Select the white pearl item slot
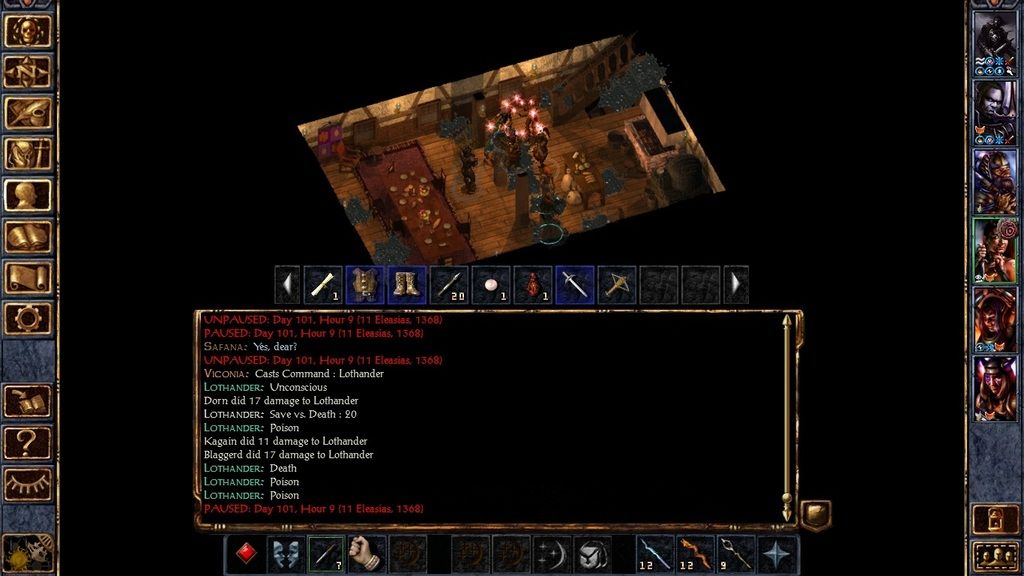The width and height of the screenshot is (1024, 576). [x=491, y=285]
